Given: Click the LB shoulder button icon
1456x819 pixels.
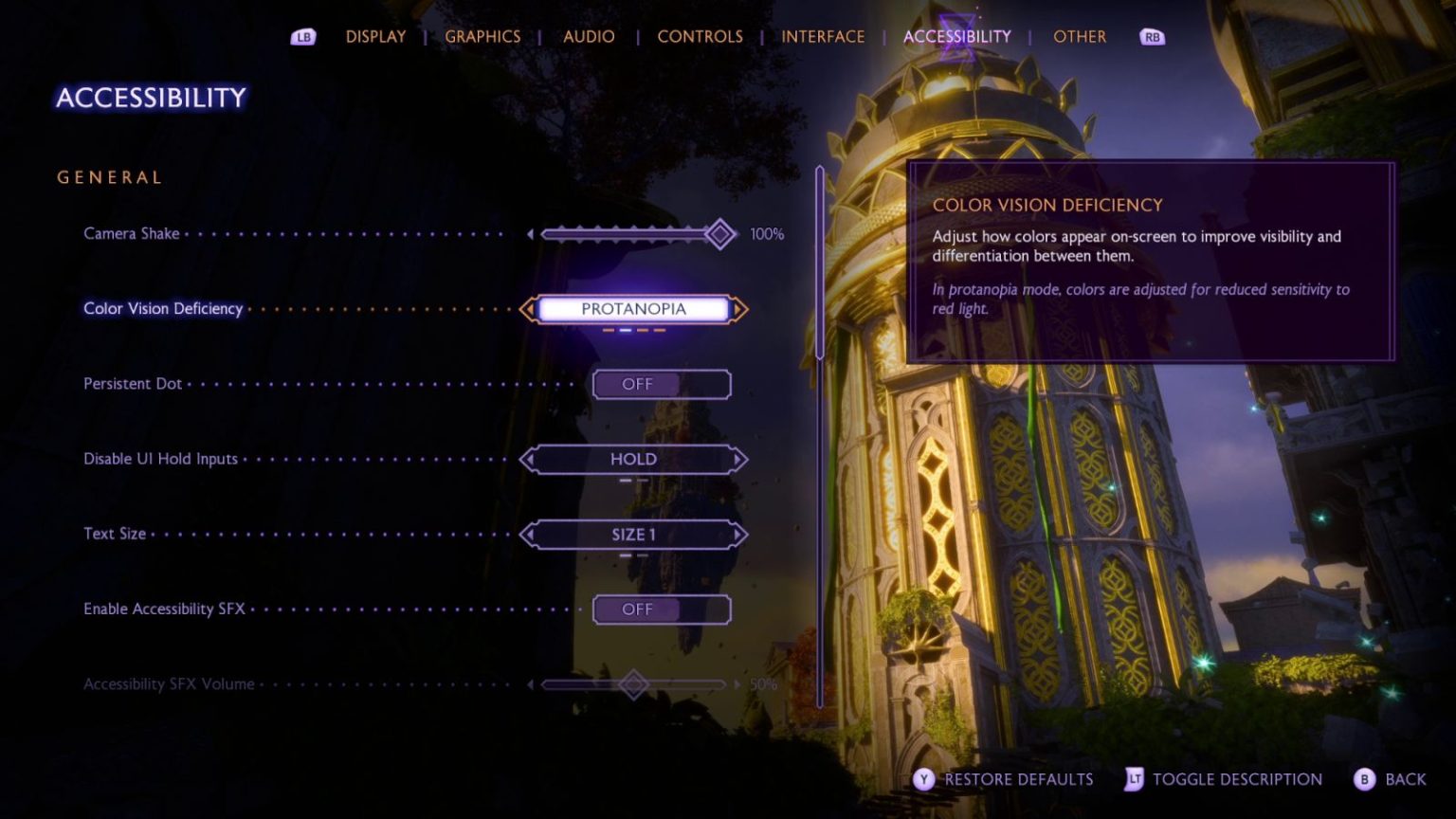Looking at the screenshot, I should tap(301, 36).
